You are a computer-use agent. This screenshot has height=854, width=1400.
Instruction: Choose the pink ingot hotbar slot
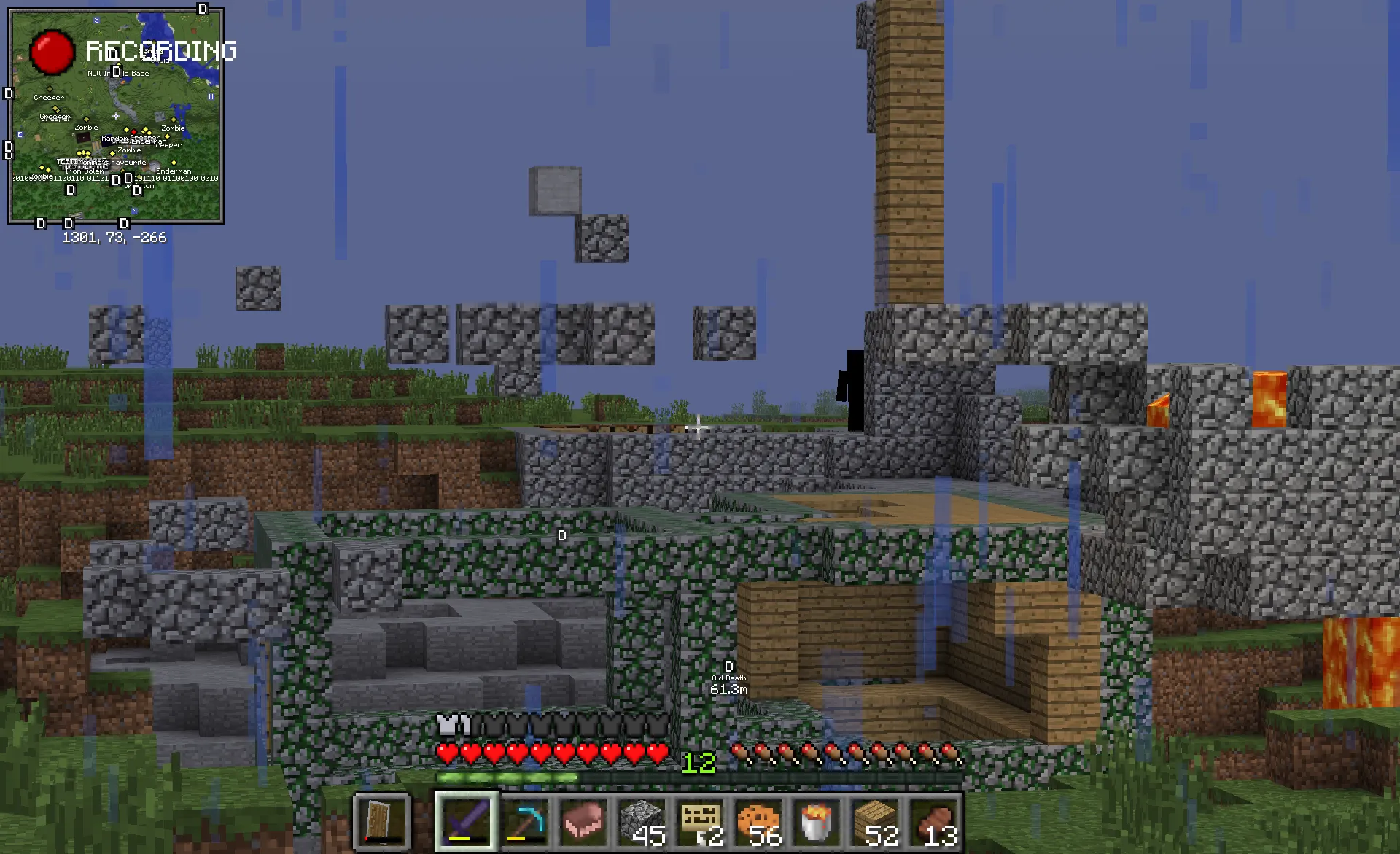coord(583,821)
